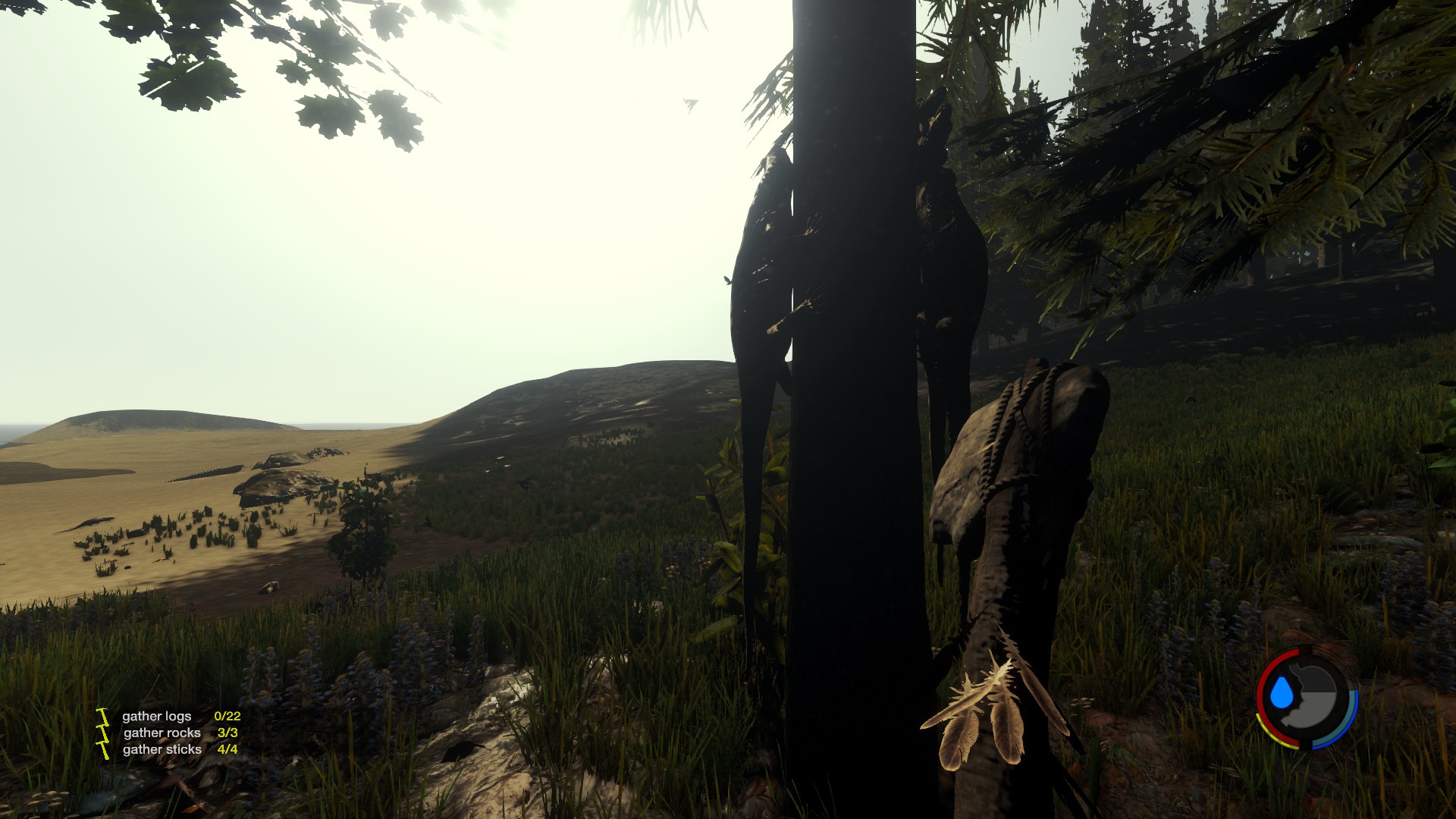Select the gather logs objective
The image size is (1456, 819).
point(157,716)
